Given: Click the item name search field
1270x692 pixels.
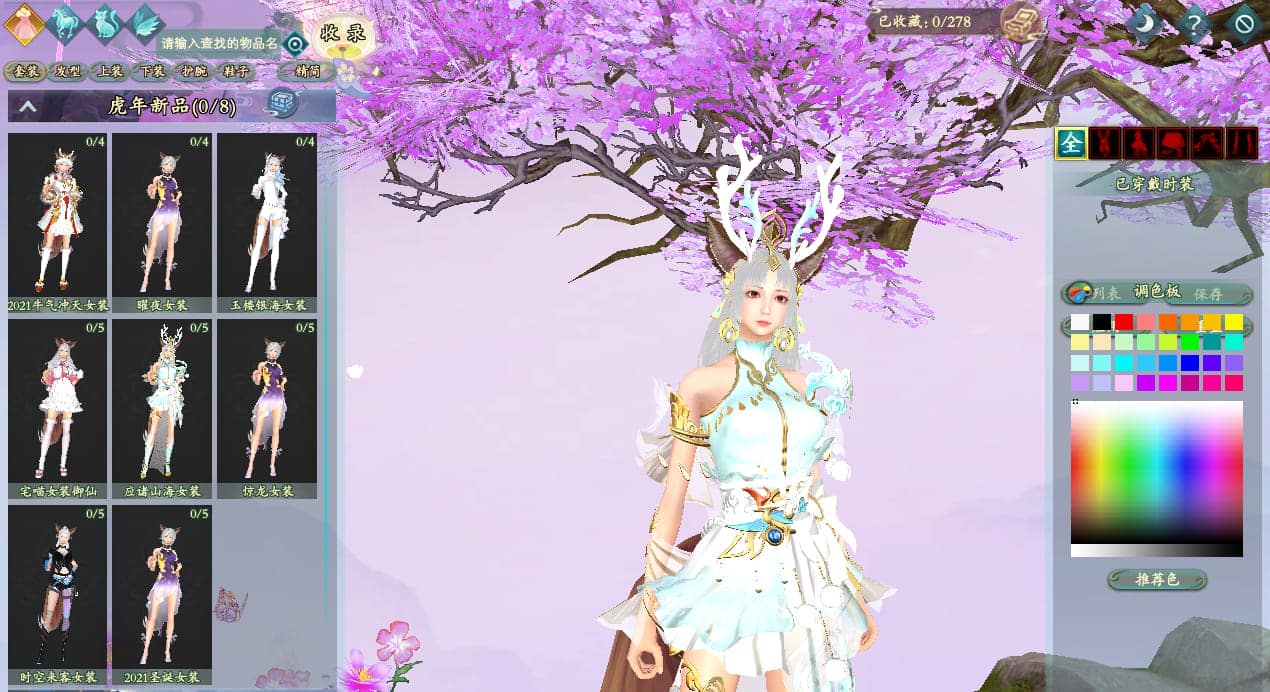Looking at the screenshot, I should point(219,43).
